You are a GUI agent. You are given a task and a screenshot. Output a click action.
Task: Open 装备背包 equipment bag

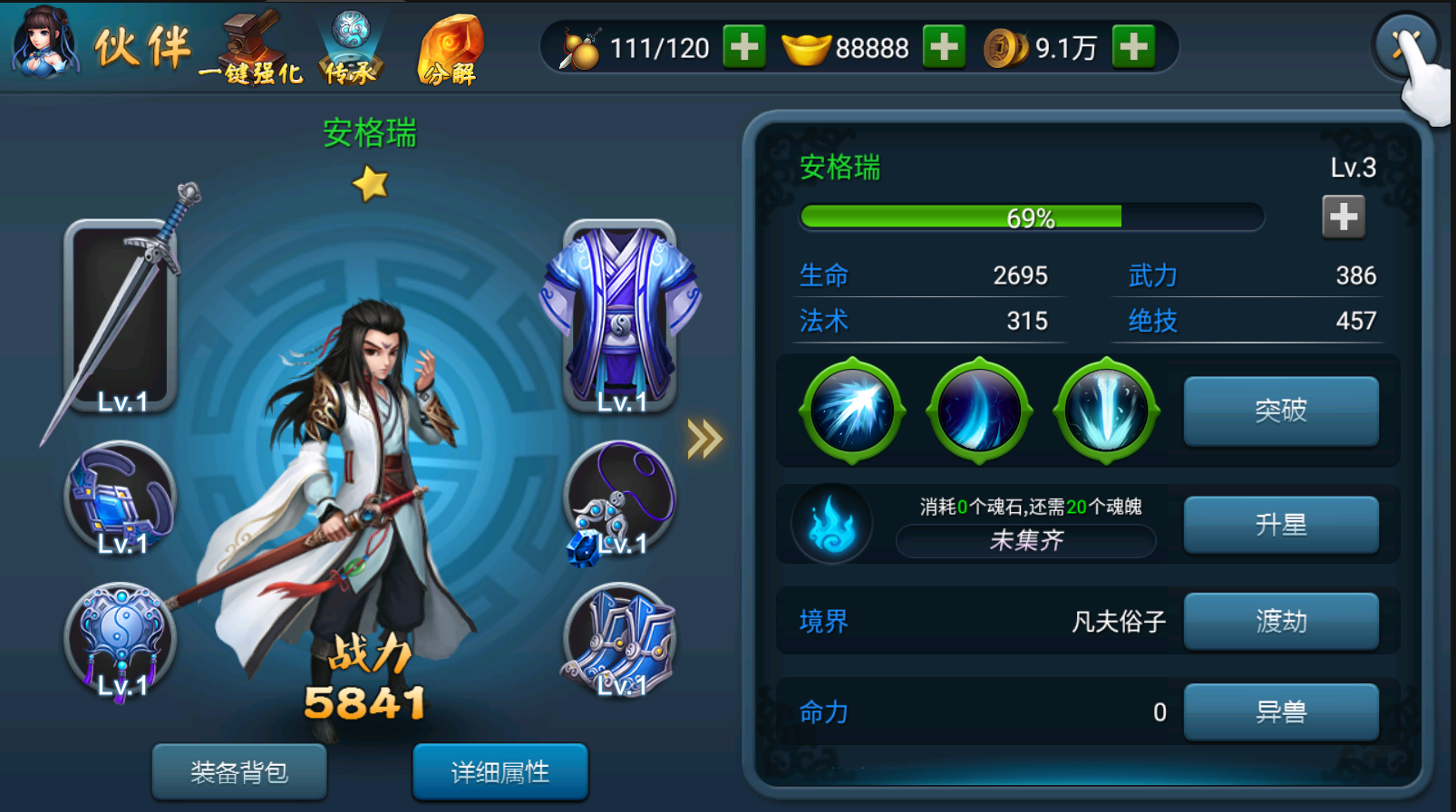pyautogui.click(x=239, y=772)
